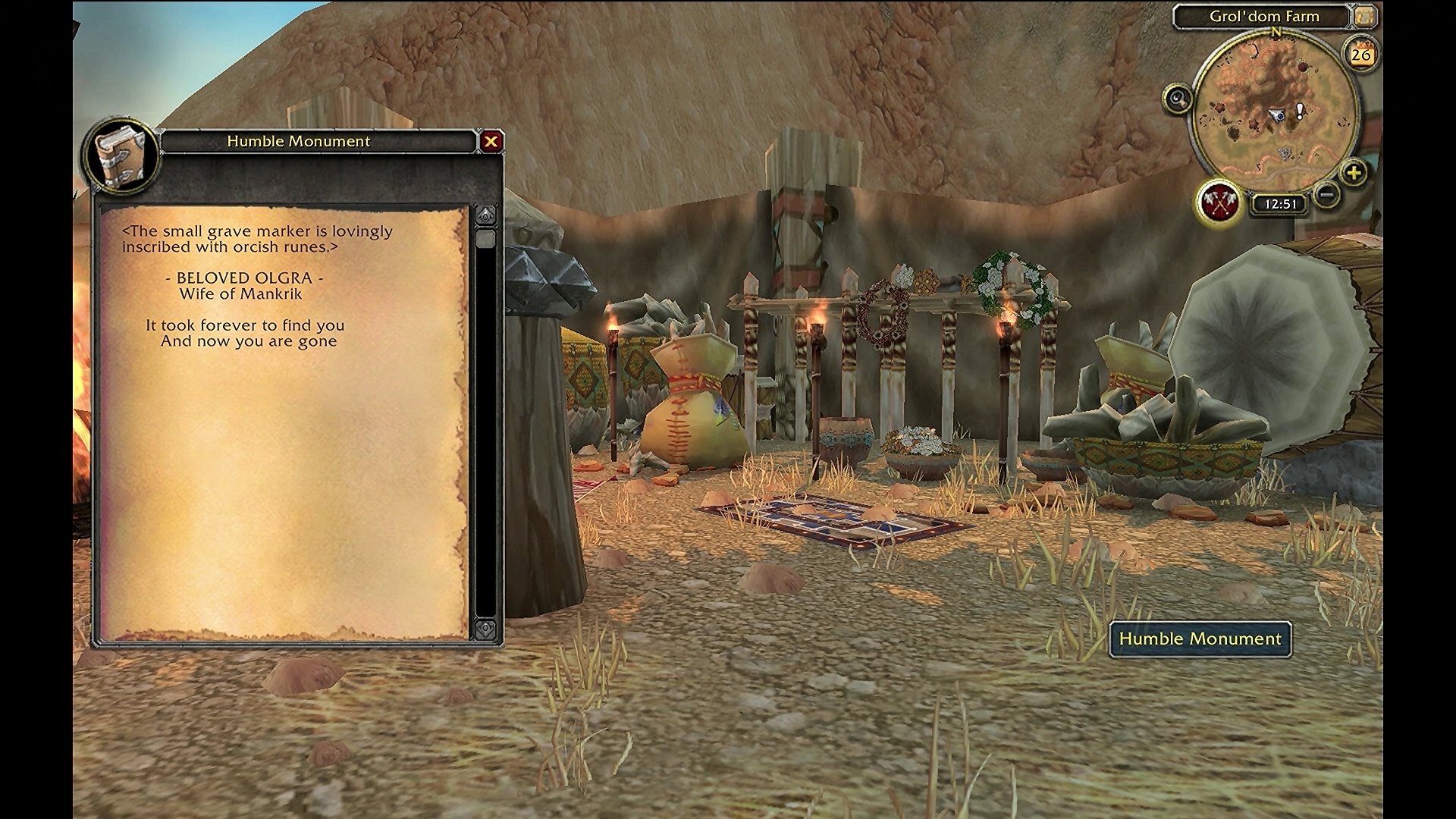Click the scroll-up arrow in the Humble Monument window
The image size is (1456, 819).
485,215
